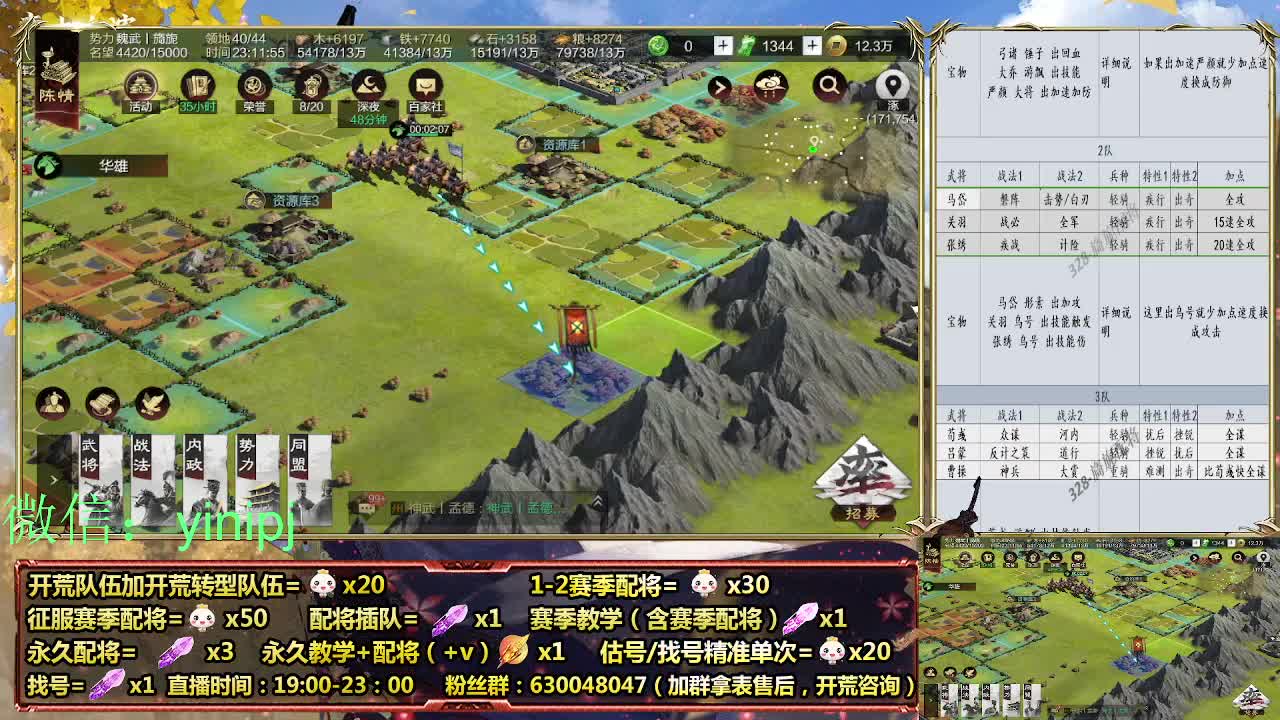The height and width of the screenshot is (720, 1280).
Task: Open the 活动 activities icon
Action: tap(140, 85)
